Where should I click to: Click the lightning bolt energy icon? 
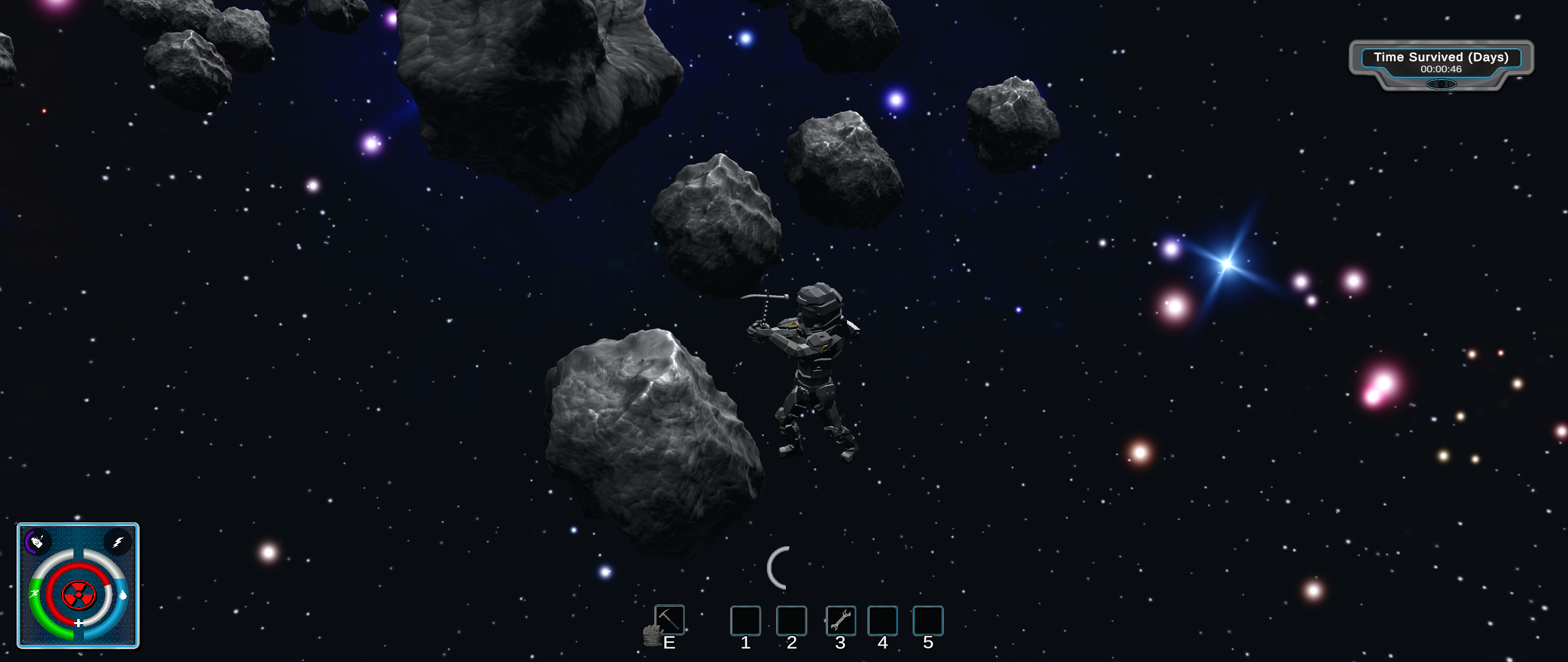[x=118, y=542]
